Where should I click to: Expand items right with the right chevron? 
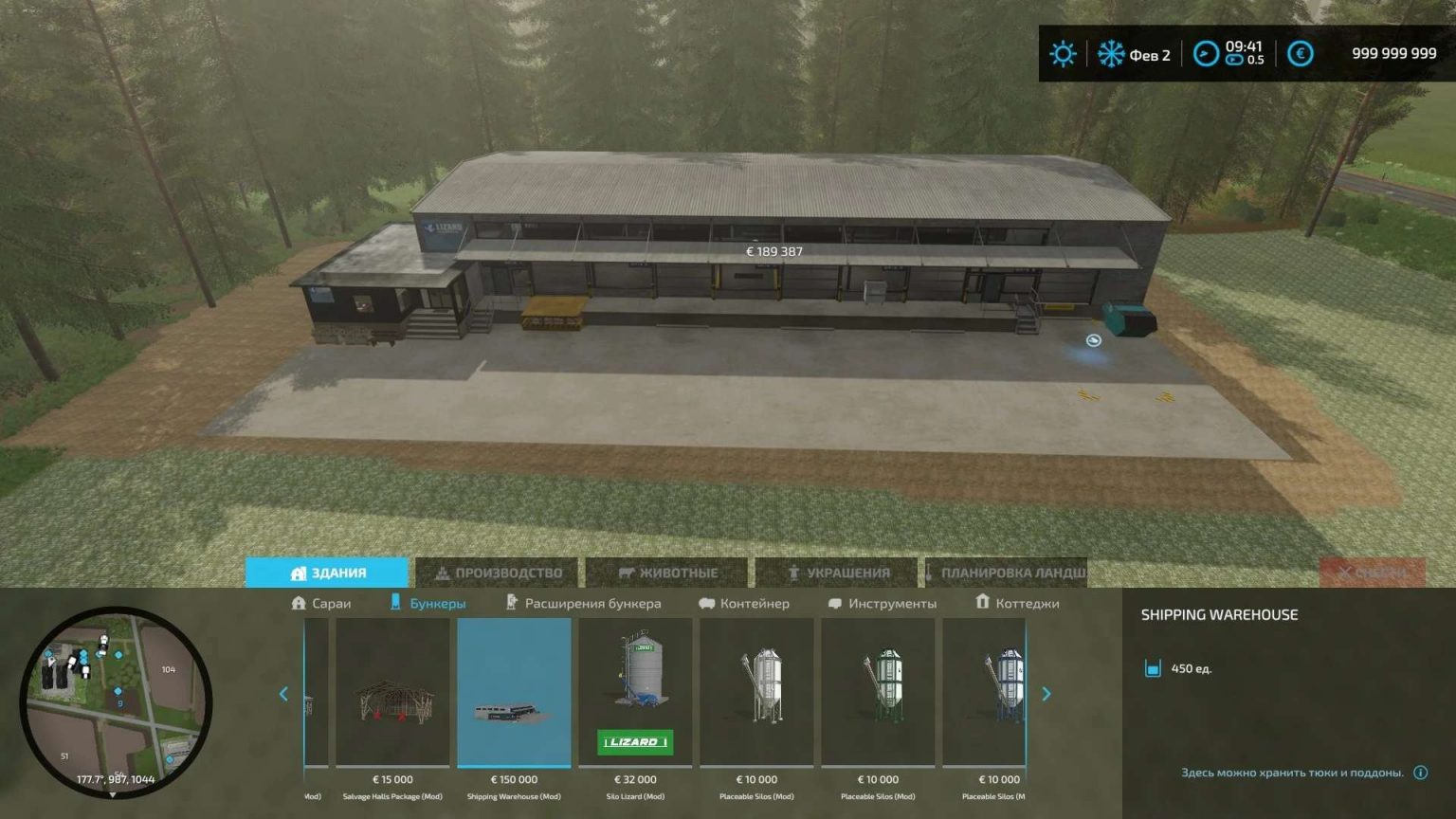[x=1046, y=694]
